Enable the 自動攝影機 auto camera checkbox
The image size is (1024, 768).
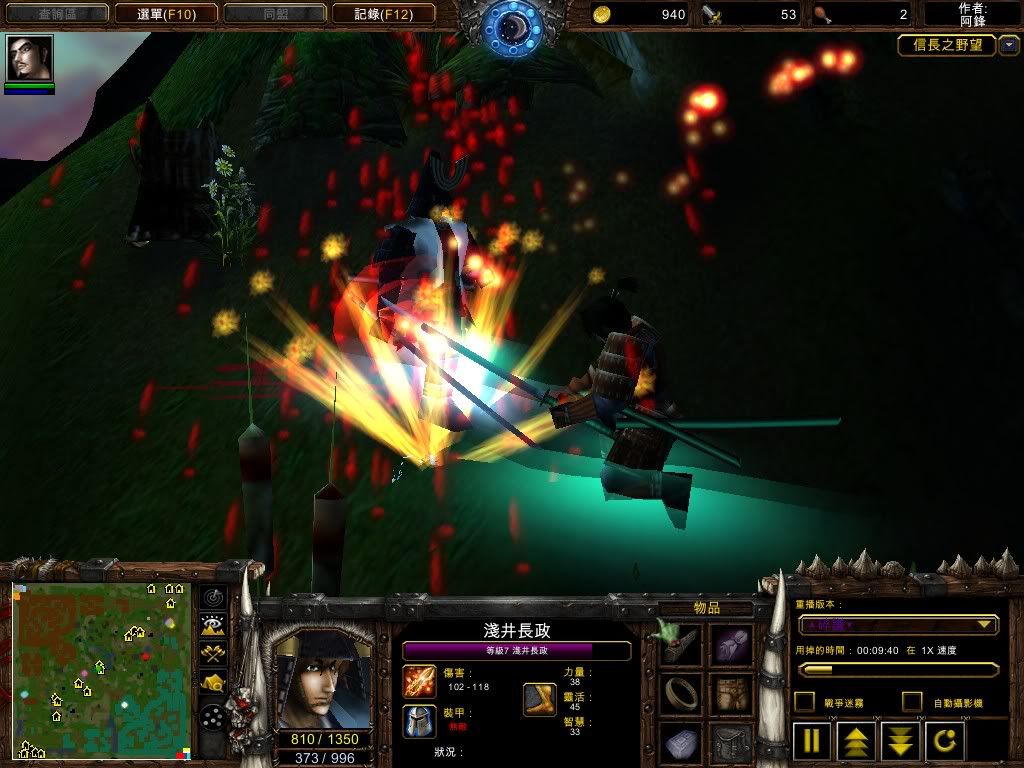click(x=912, y=702)
